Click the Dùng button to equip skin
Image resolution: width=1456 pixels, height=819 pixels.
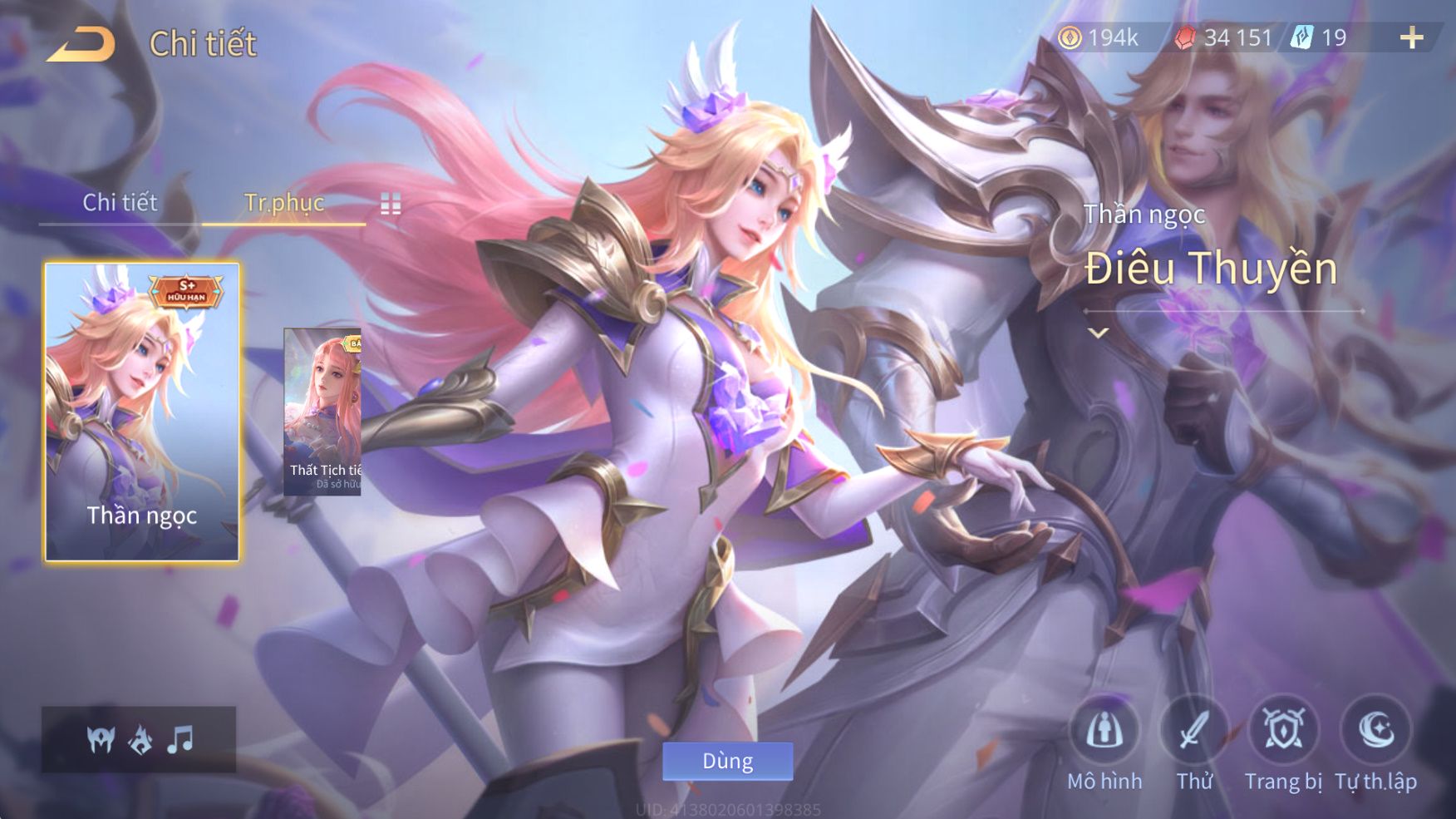point(727,761)
